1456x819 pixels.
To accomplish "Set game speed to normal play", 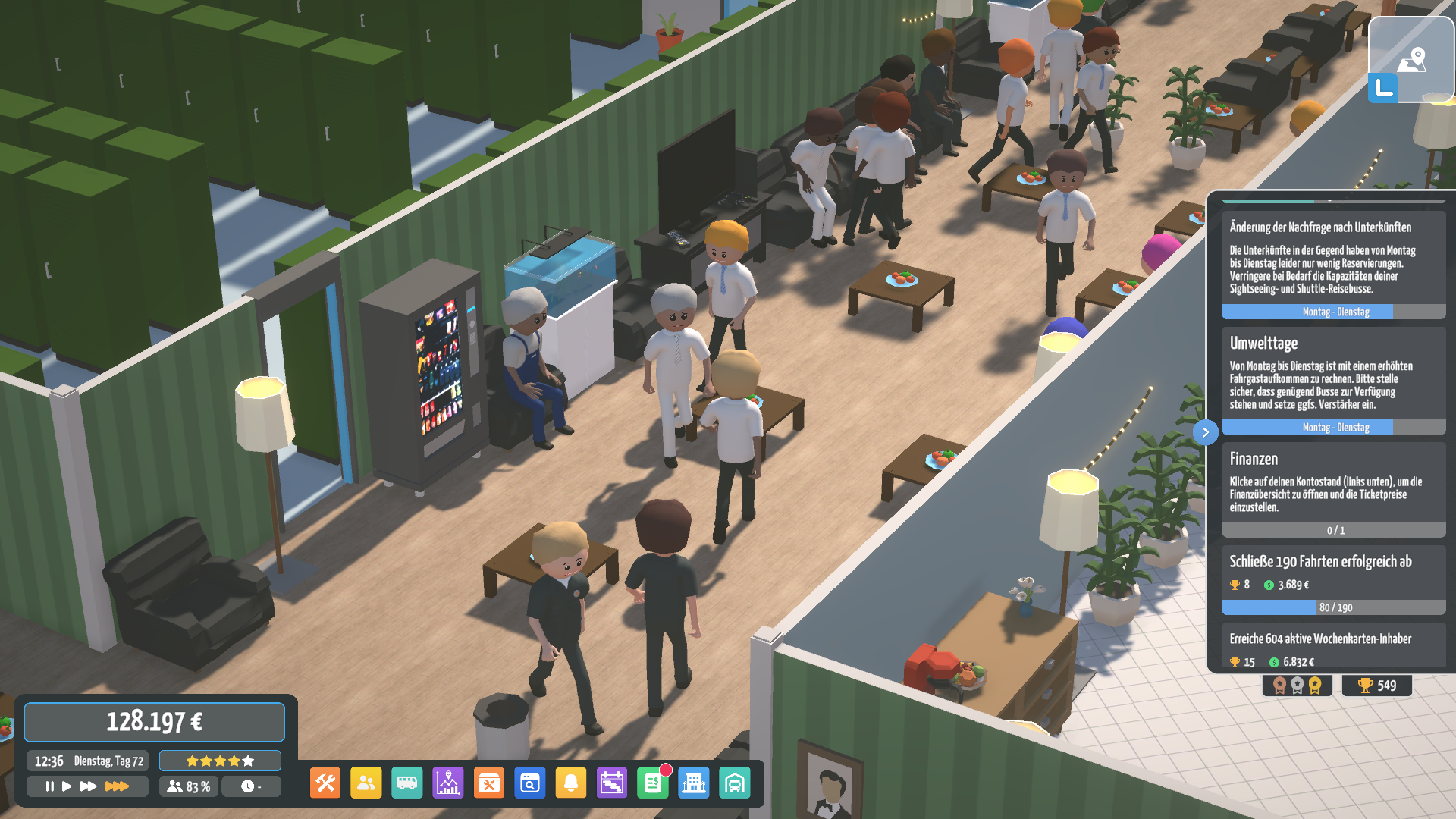I will (x=67, y=786).
